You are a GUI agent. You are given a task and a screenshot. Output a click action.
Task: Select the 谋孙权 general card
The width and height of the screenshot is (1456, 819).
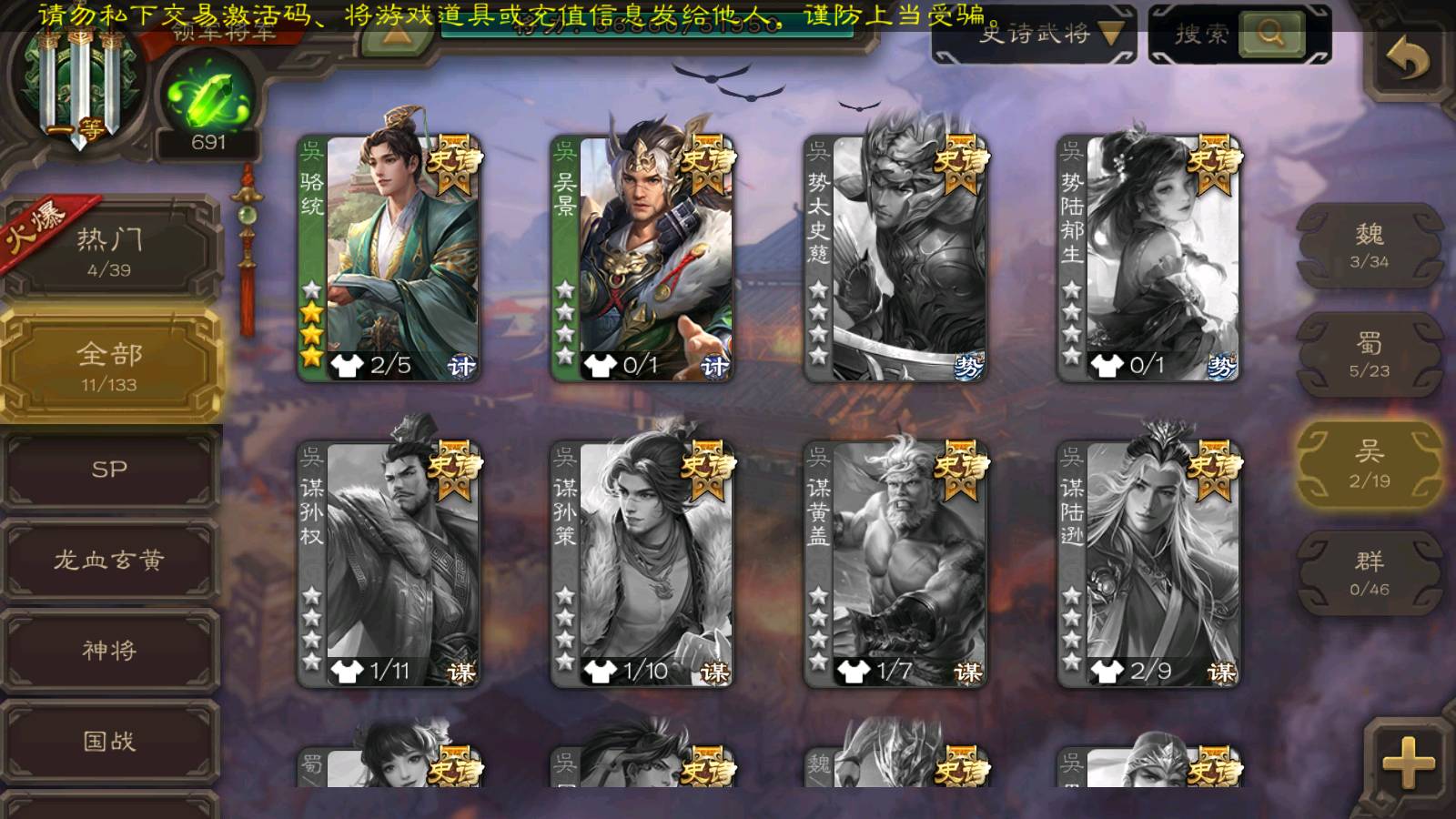[x=389, y=564]
